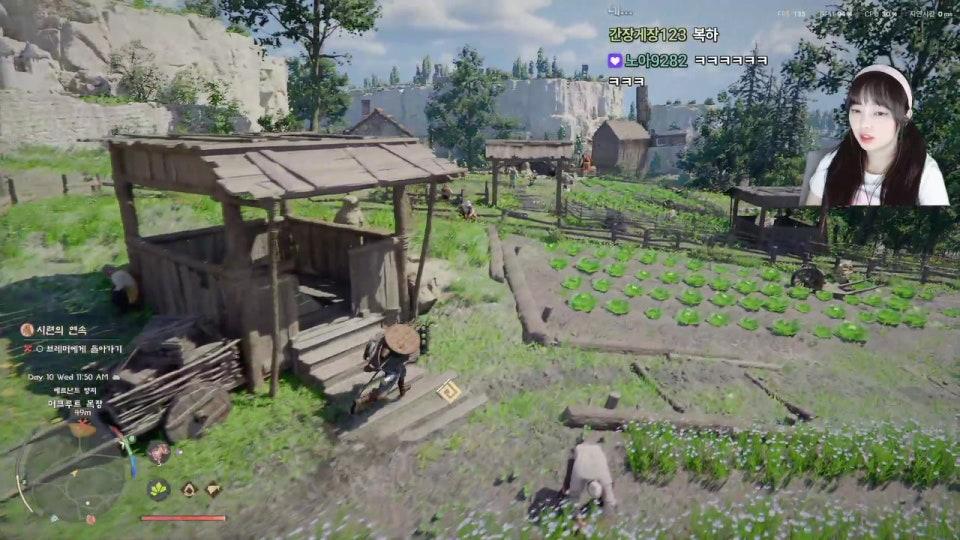
Task: Click the pink creature portrait icon
Action: [x=158, y=453]
